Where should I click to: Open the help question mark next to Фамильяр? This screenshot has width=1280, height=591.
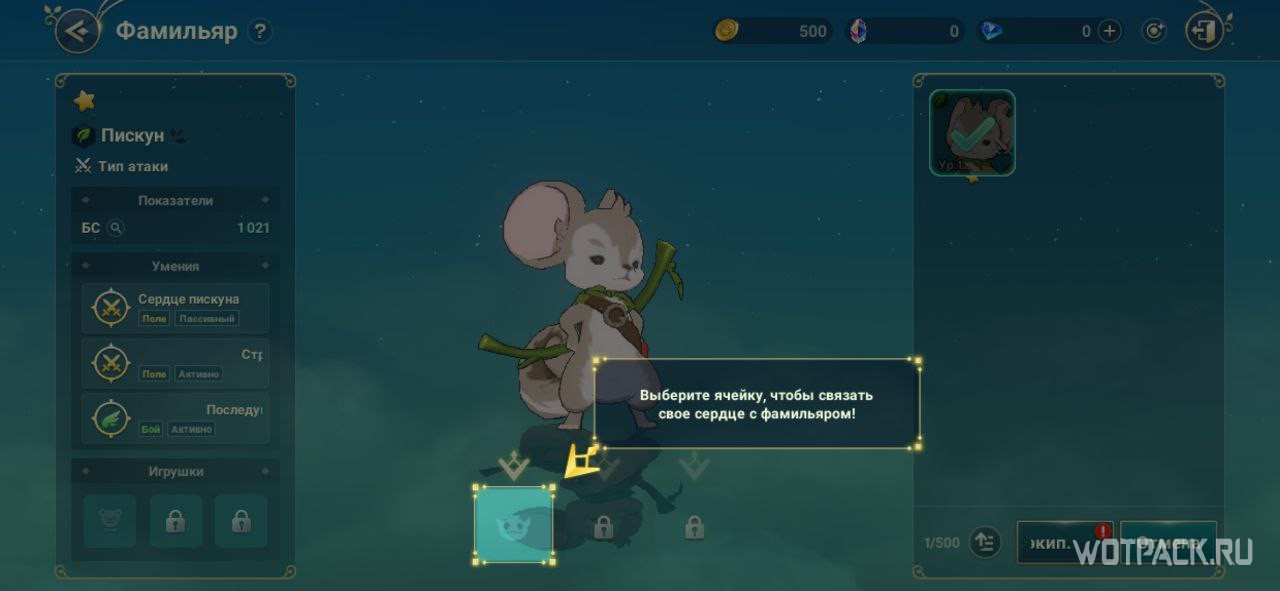[260, 31]
